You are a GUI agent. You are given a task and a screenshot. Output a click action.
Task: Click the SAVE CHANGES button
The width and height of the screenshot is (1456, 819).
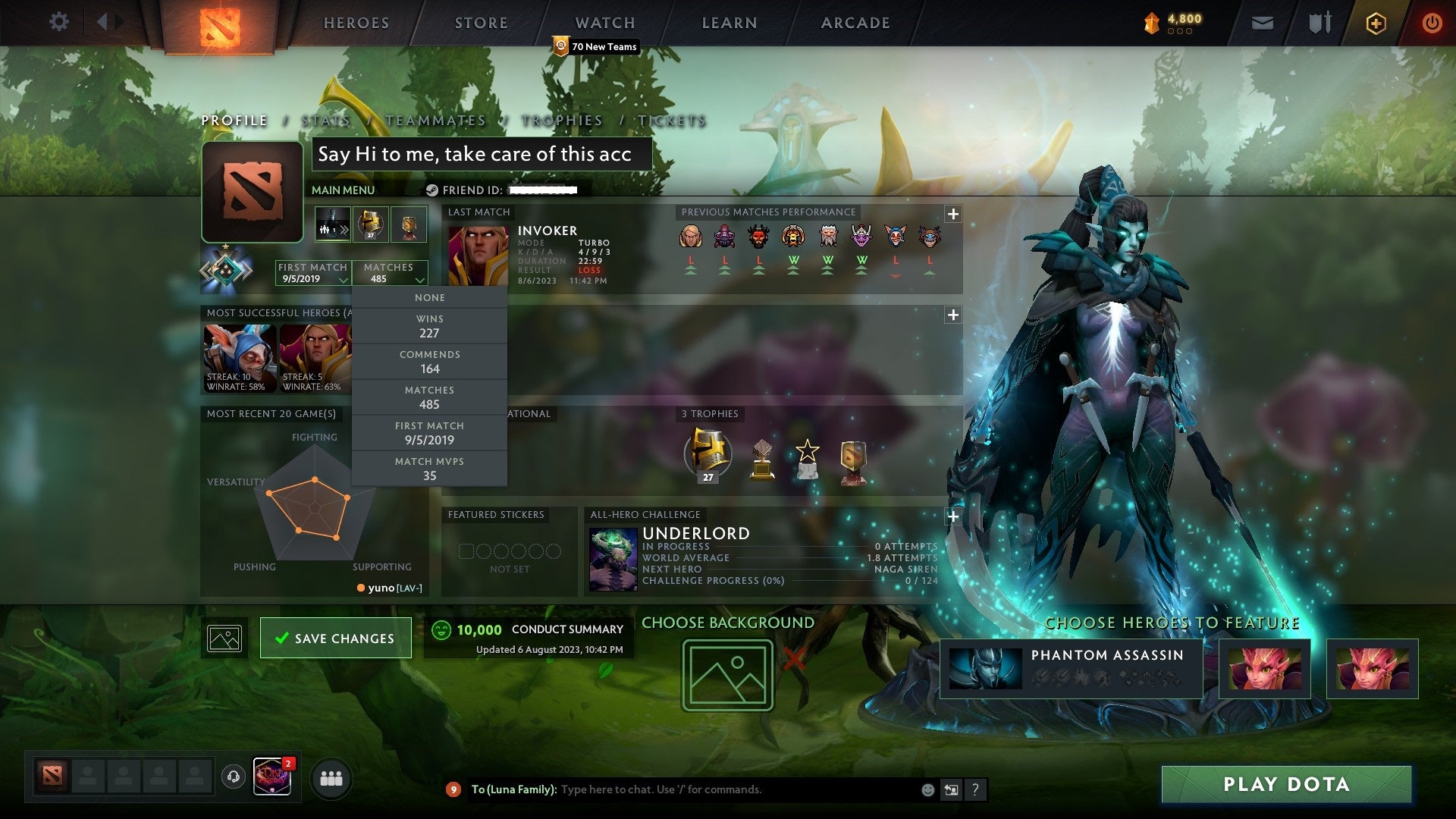pos(334,638)
